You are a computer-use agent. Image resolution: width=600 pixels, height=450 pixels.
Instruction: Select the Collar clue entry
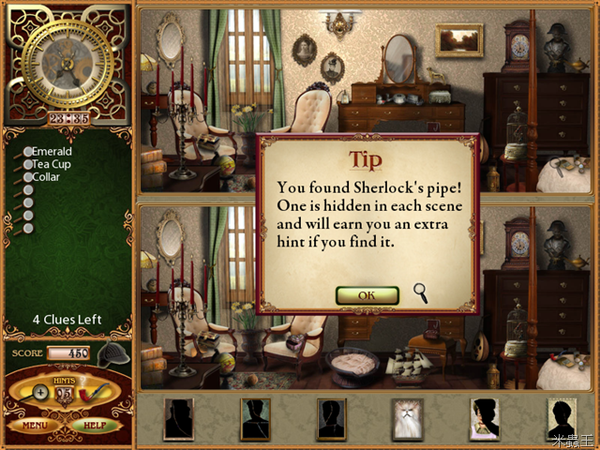pyautogui.click(x=46, y=177)
